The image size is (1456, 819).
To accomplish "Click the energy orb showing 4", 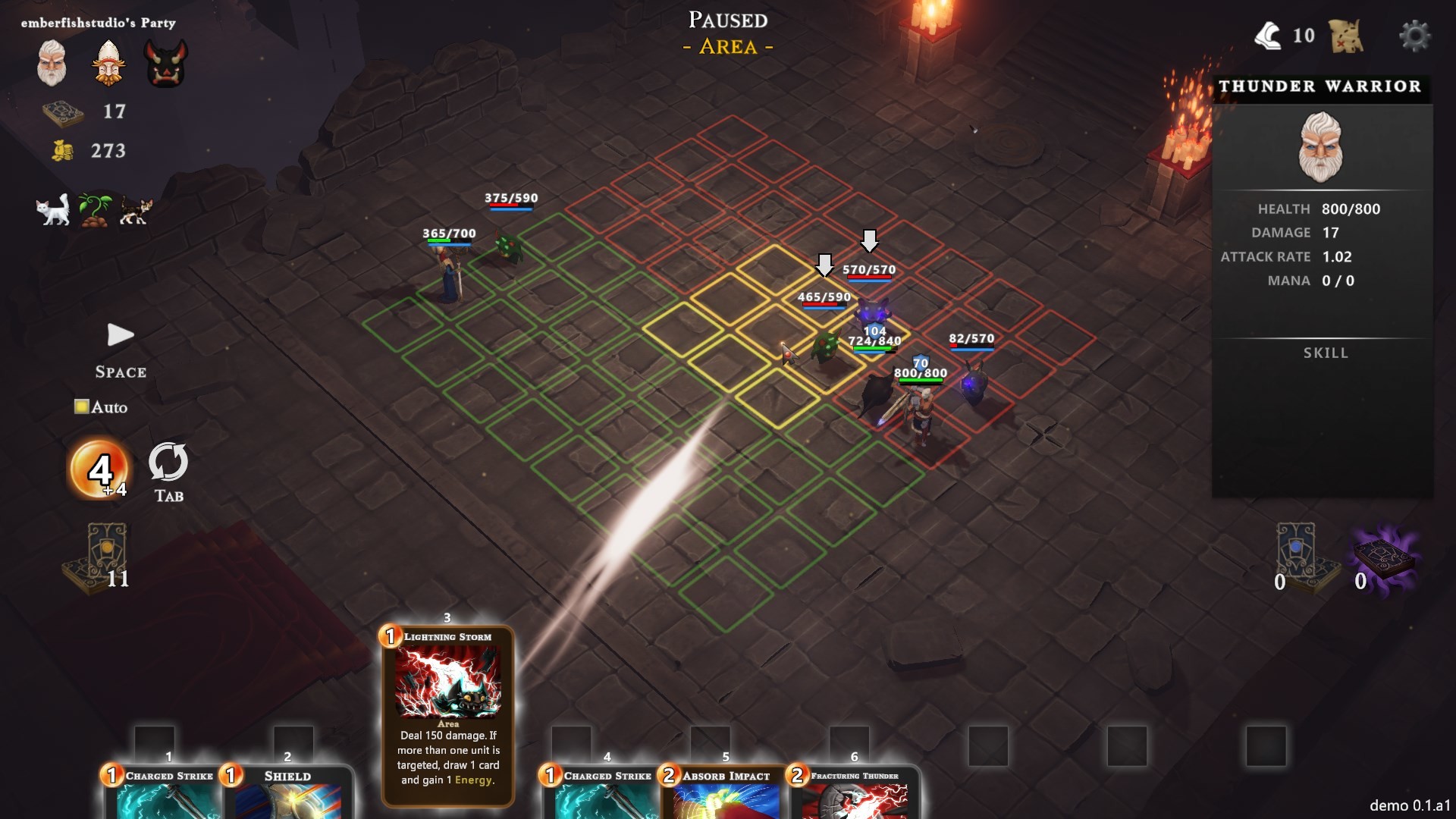I will tap(99, 469).
